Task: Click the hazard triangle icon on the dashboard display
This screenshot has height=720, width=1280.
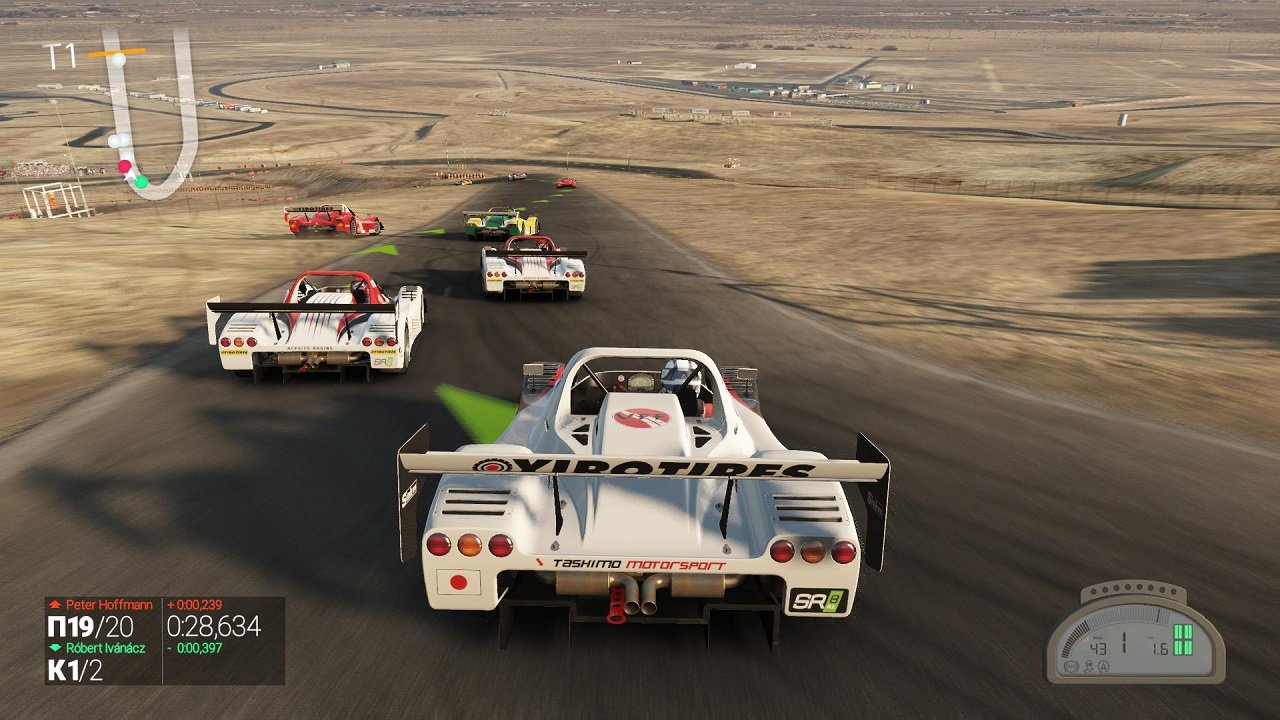Action: [x=1104, y=666]
